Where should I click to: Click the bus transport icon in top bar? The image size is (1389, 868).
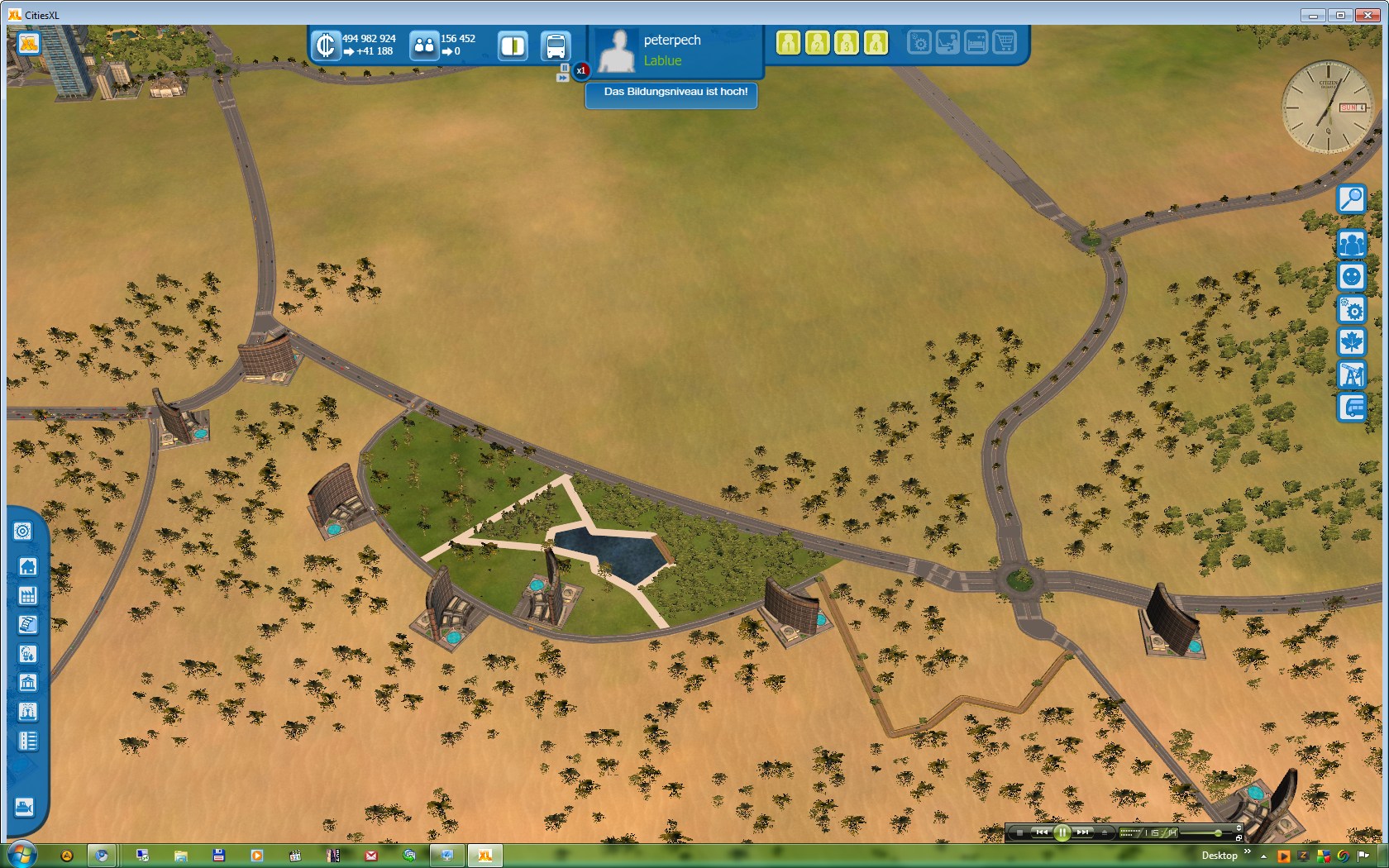[x=555, y=45]
